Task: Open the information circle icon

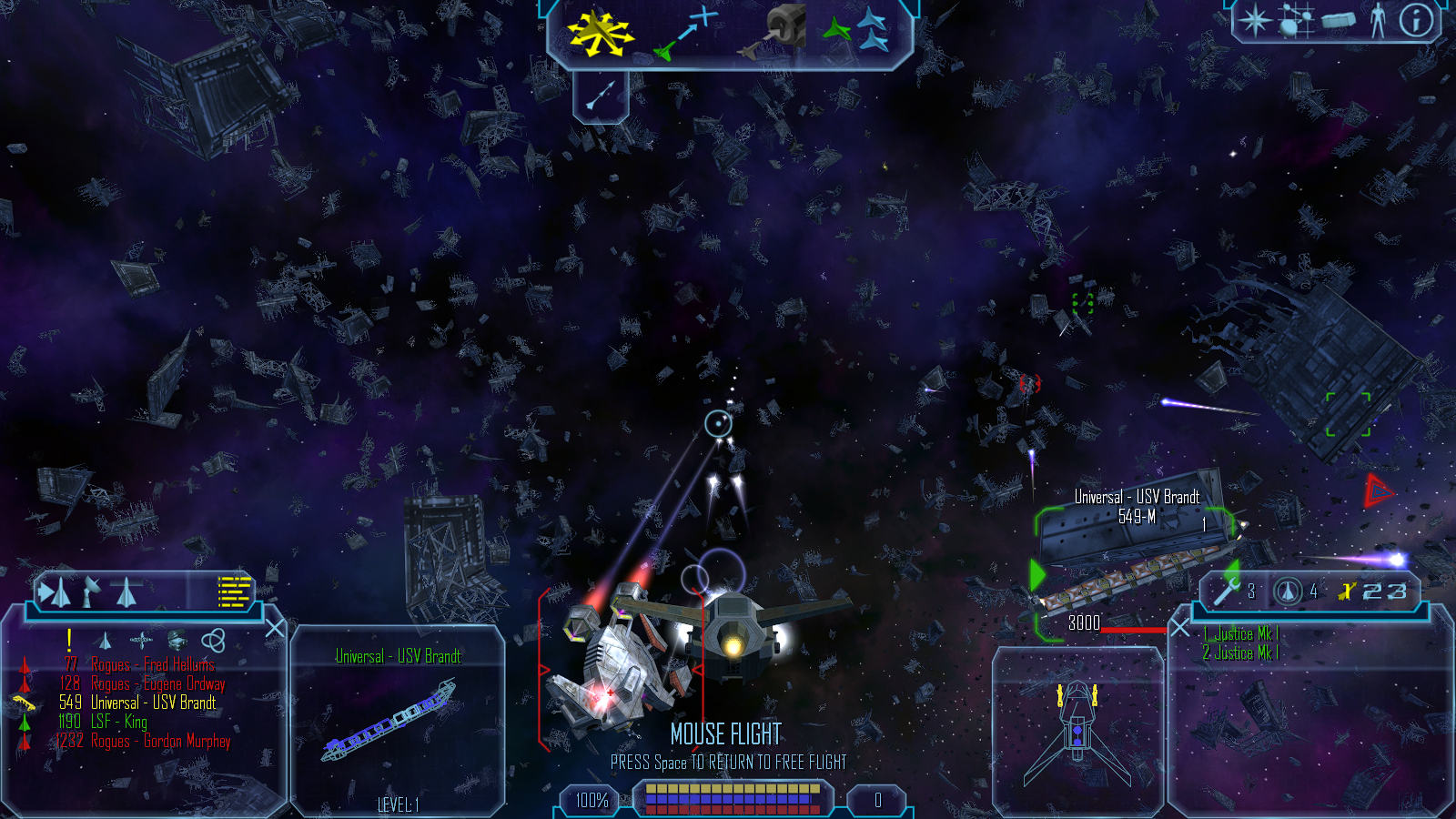Action: [1416, 20]
